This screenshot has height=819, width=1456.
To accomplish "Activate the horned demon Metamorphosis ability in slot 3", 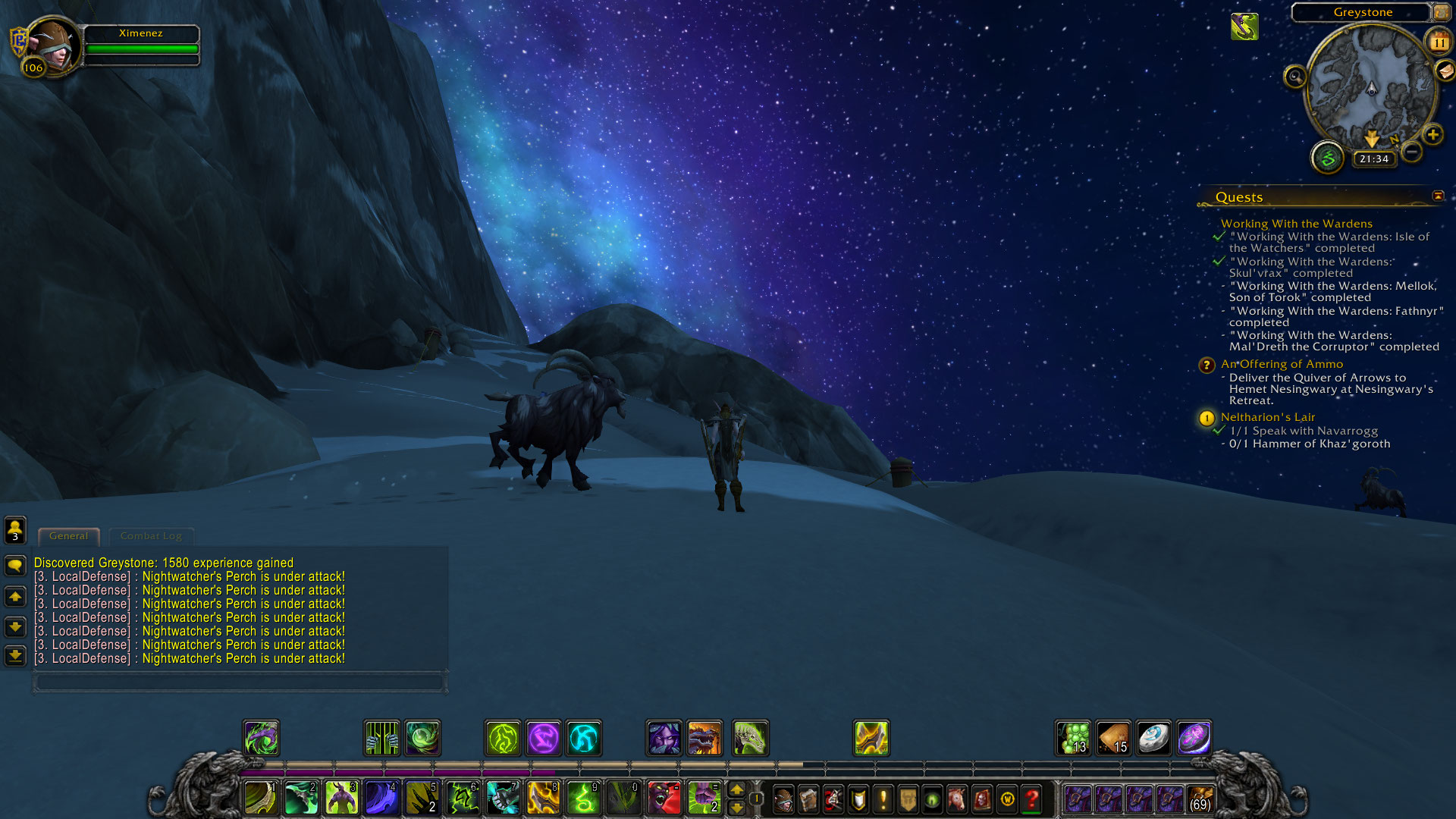I will pyautogui.click(x=341, y=799).
